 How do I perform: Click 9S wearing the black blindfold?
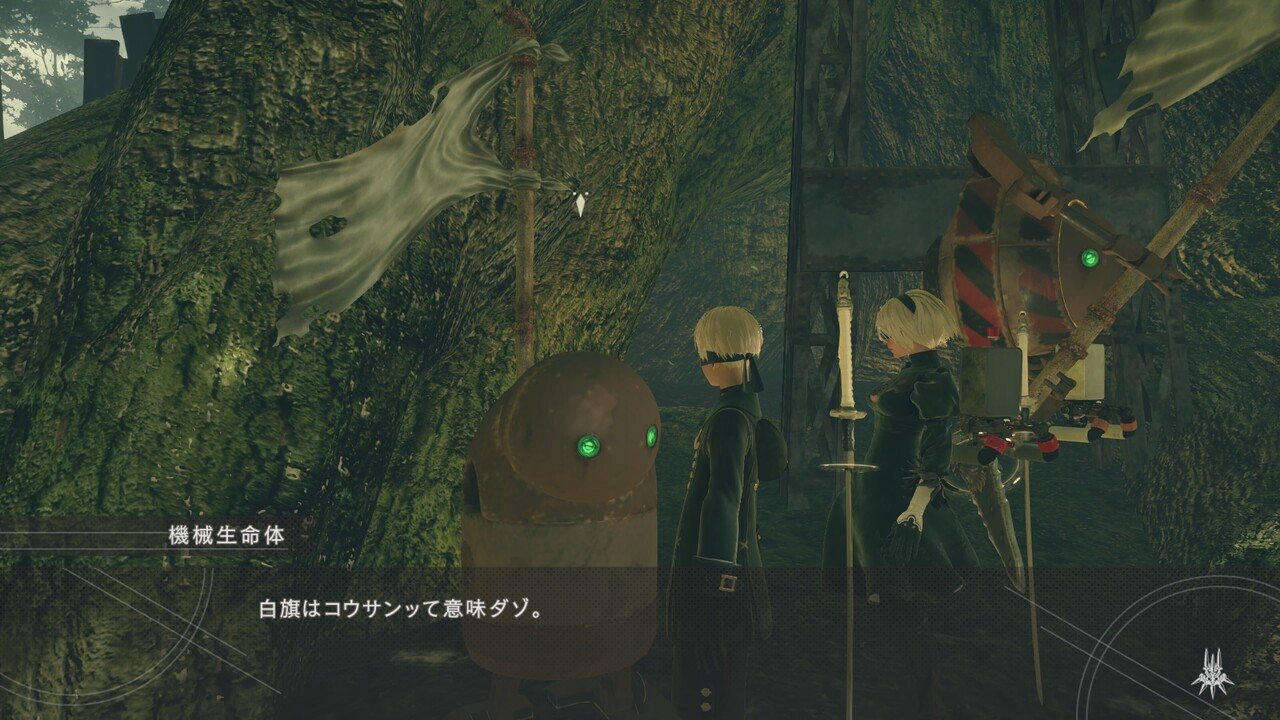tap(728, 420)
